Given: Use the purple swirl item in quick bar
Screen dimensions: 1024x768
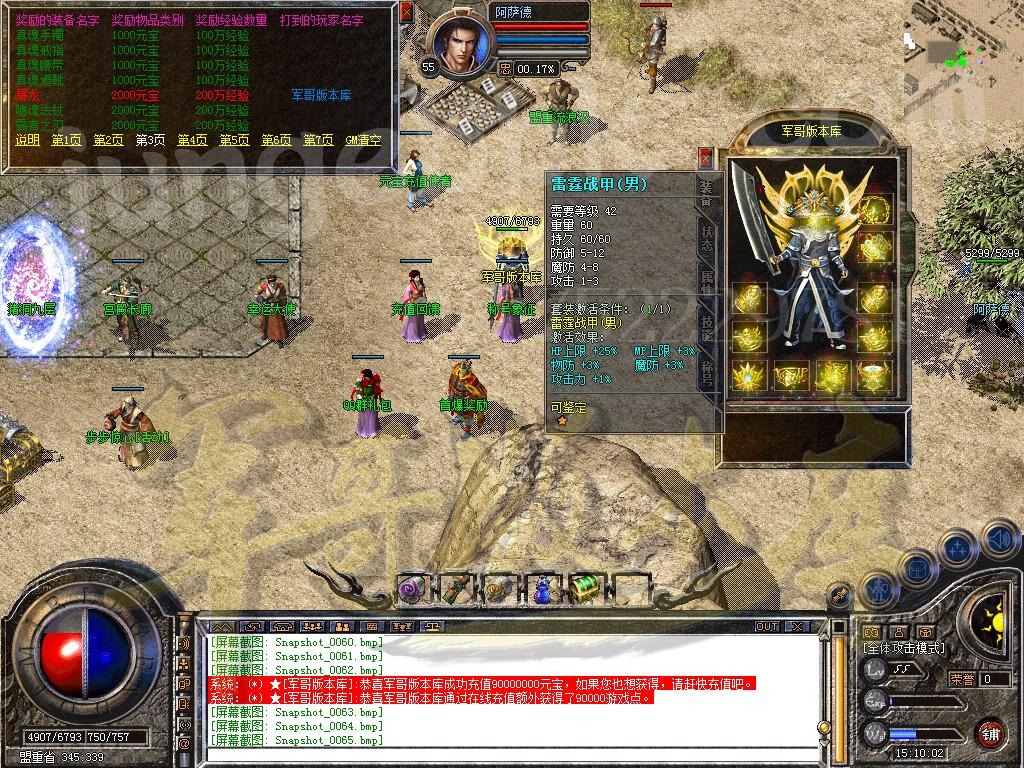Looking at the screenshot, I should click(x=412, y=590).
